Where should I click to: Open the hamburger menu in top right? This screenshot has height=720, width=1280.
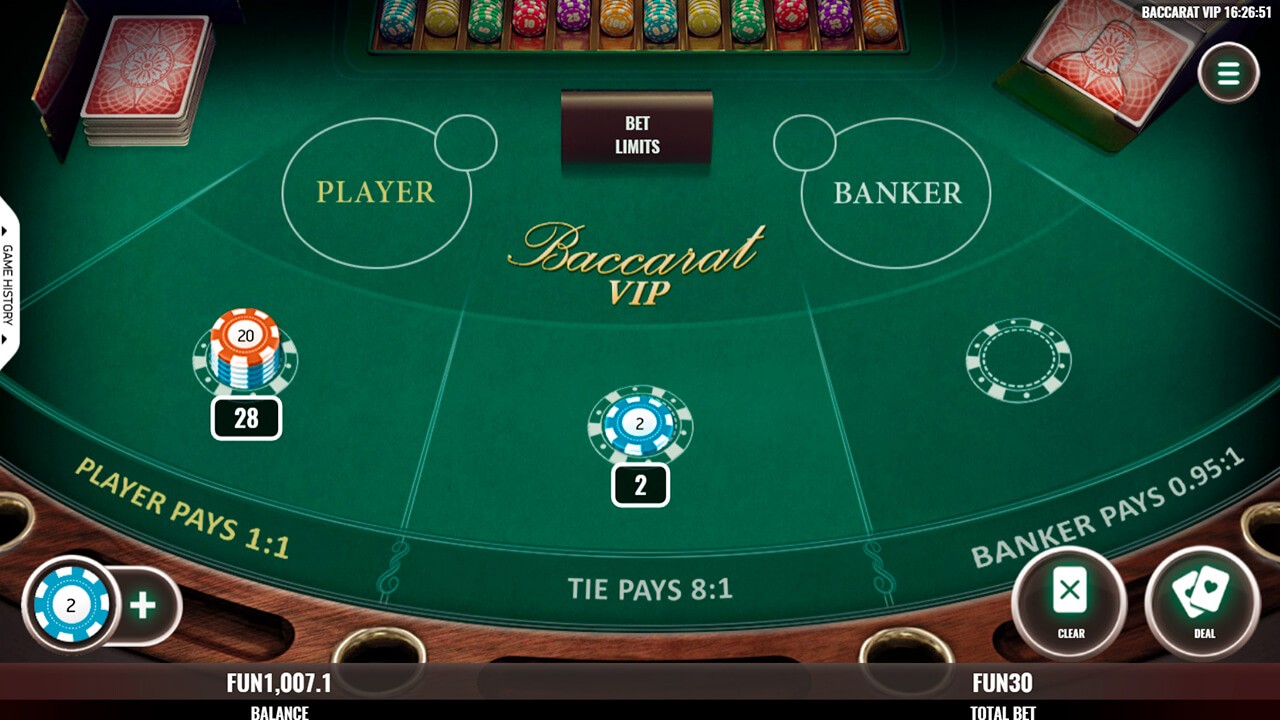tap(1228, 70)
